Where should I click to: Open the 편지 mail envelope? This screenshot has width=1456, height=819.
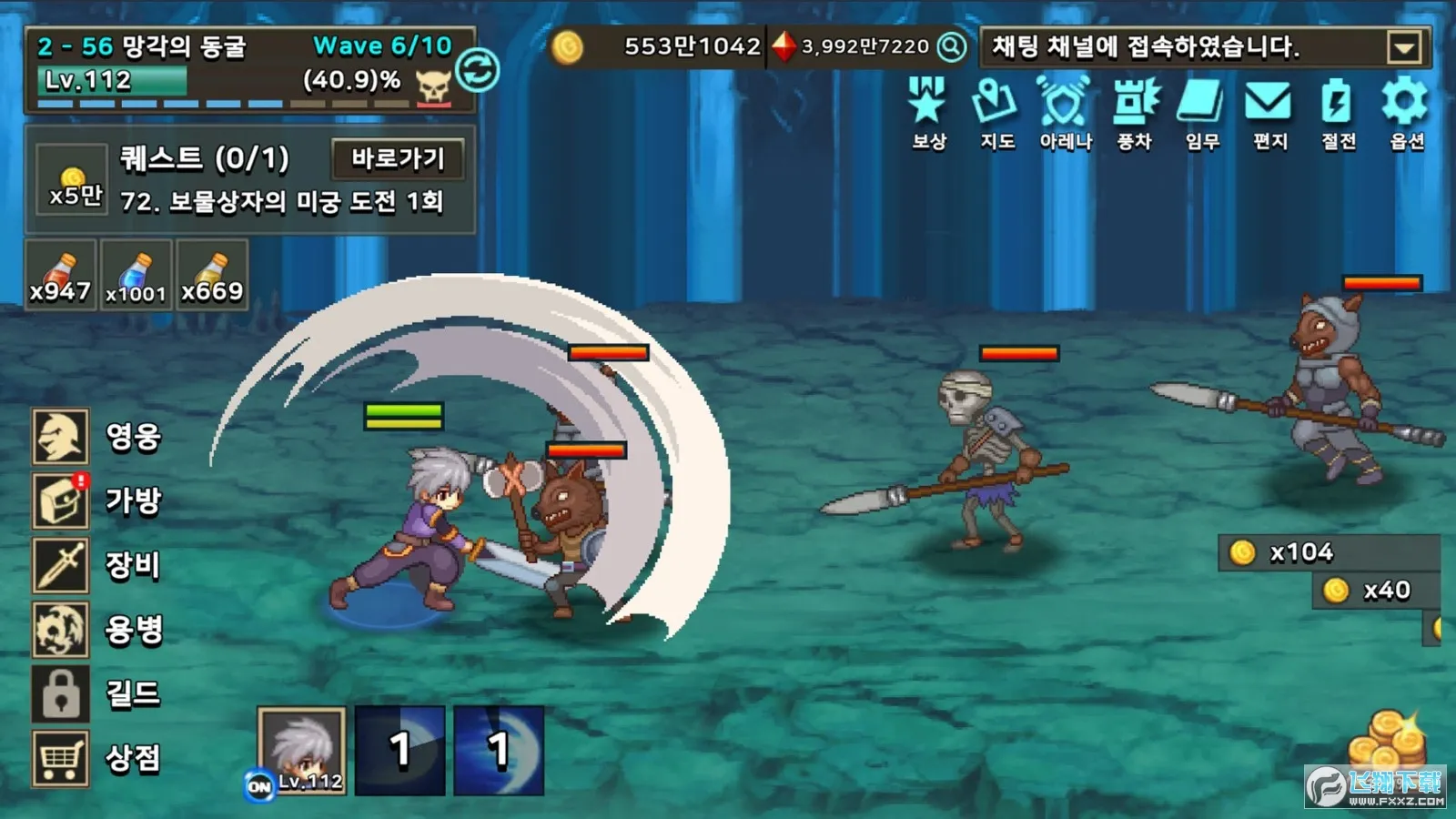1269,112
